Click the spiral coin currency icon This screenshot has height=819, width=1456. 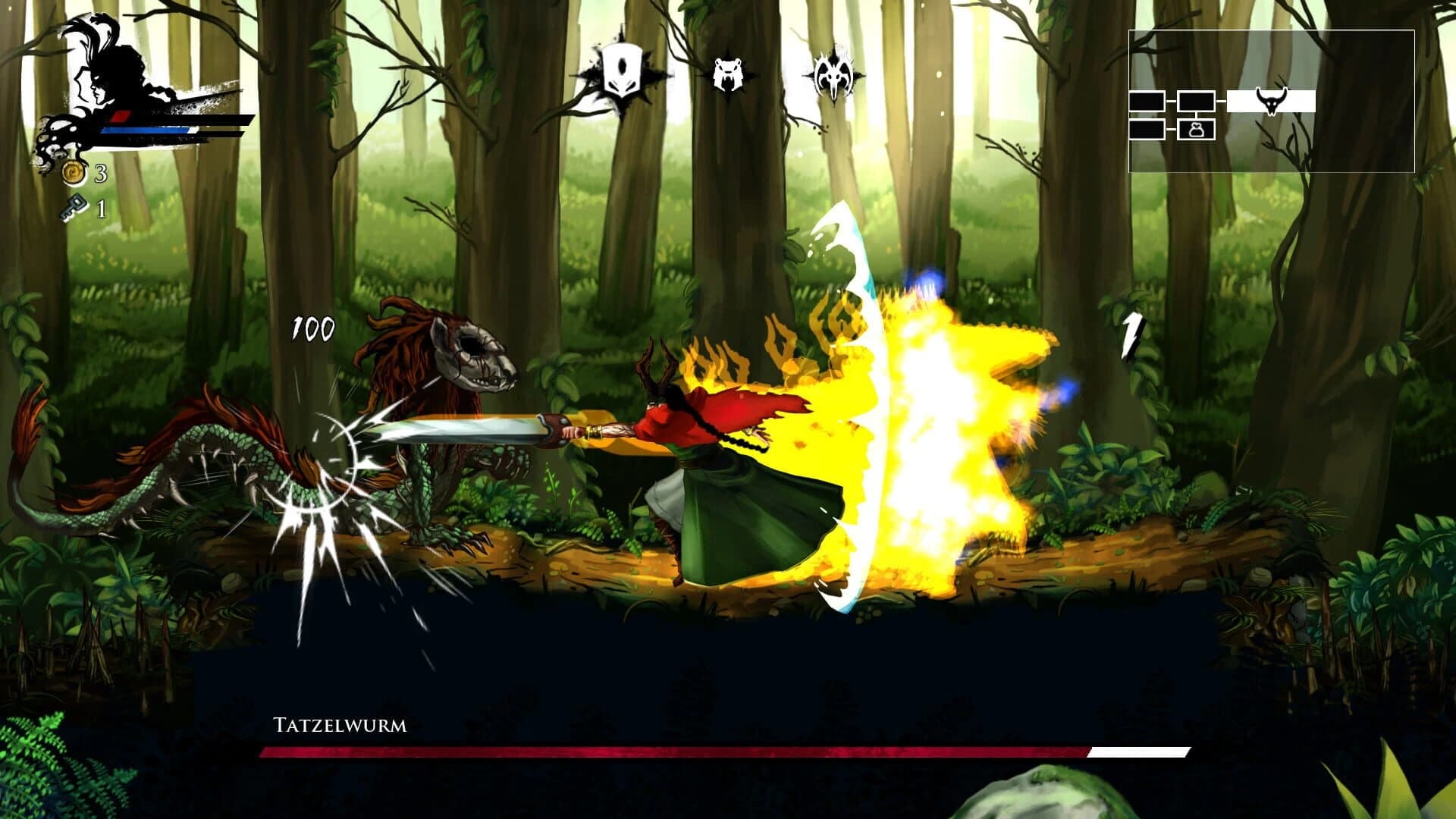point(72,173)
